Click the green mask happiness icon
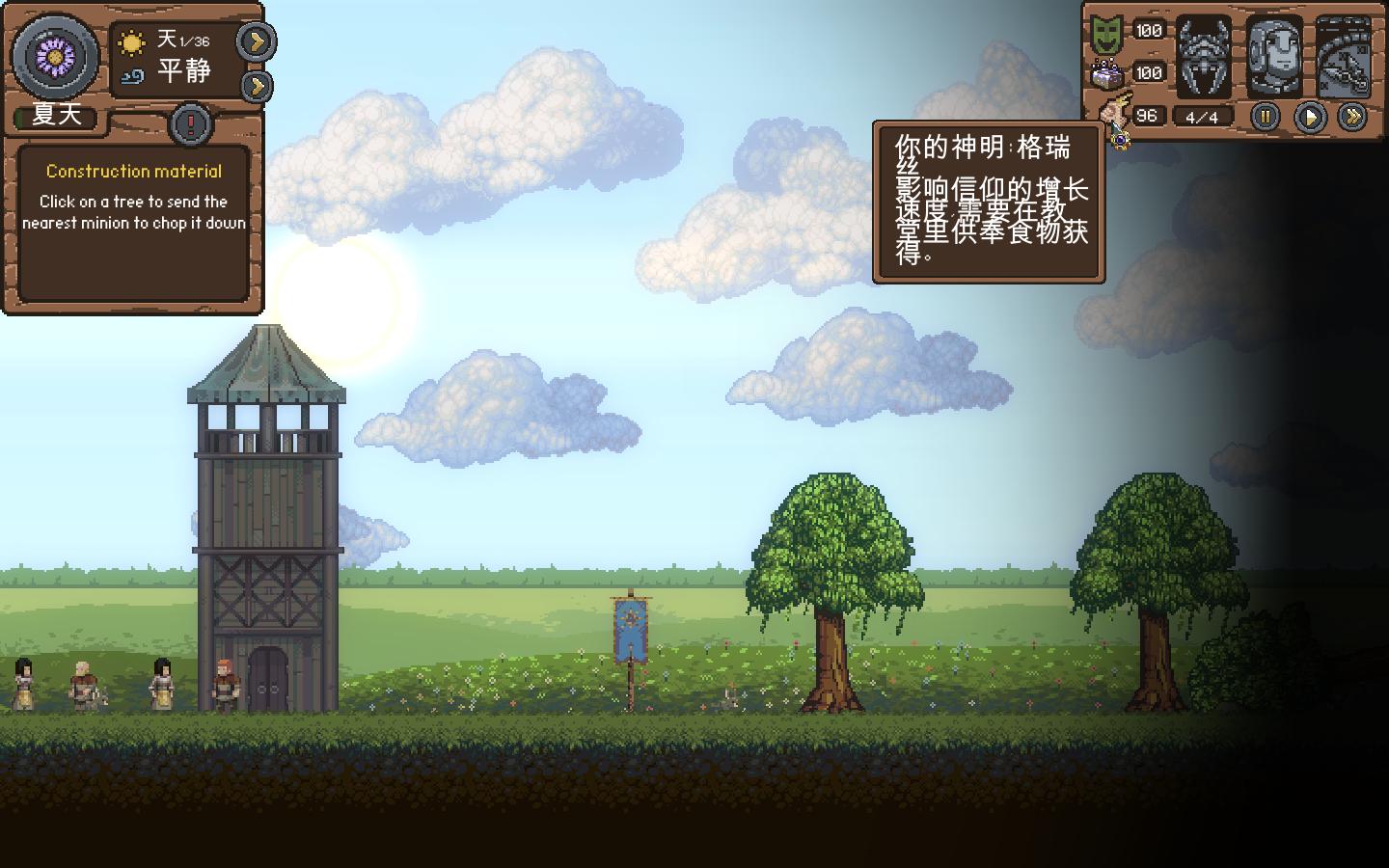Screen dimensions: 1389x868 1106,34
